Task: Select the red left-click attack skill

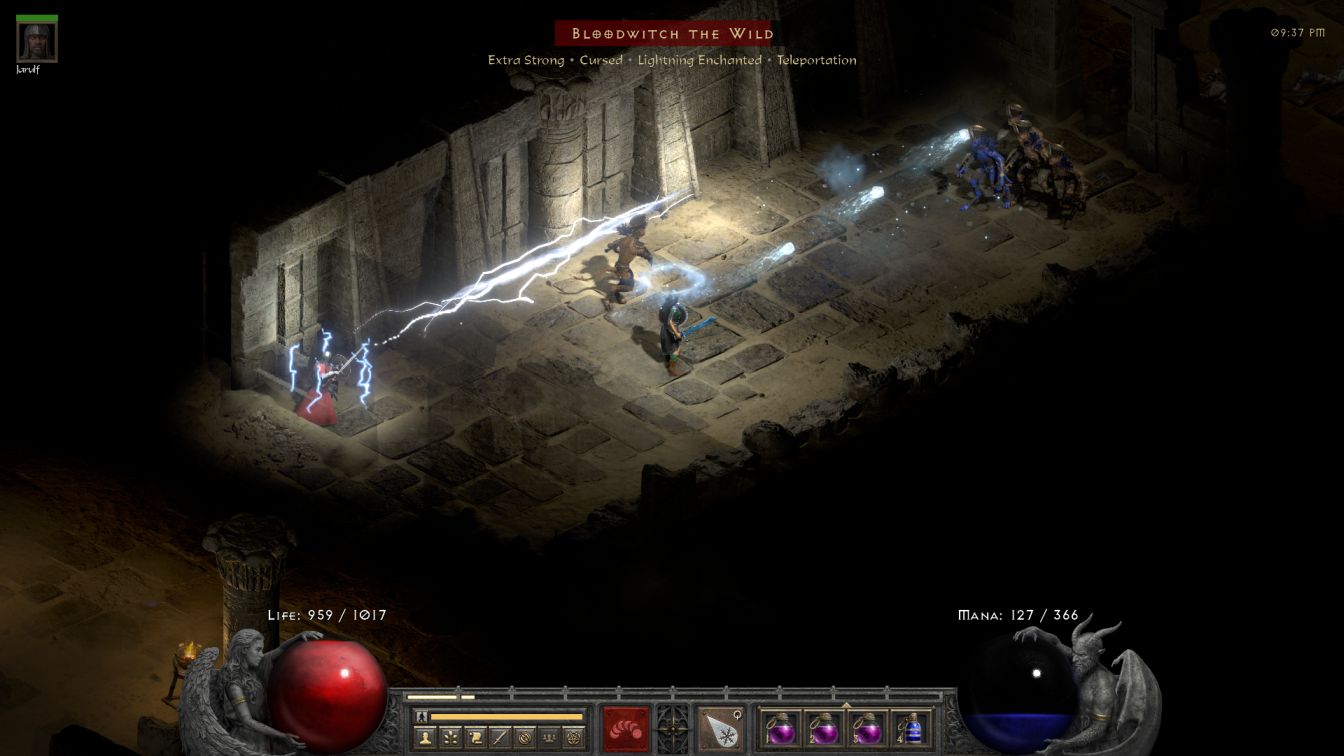Action: [x=626, y=728]
